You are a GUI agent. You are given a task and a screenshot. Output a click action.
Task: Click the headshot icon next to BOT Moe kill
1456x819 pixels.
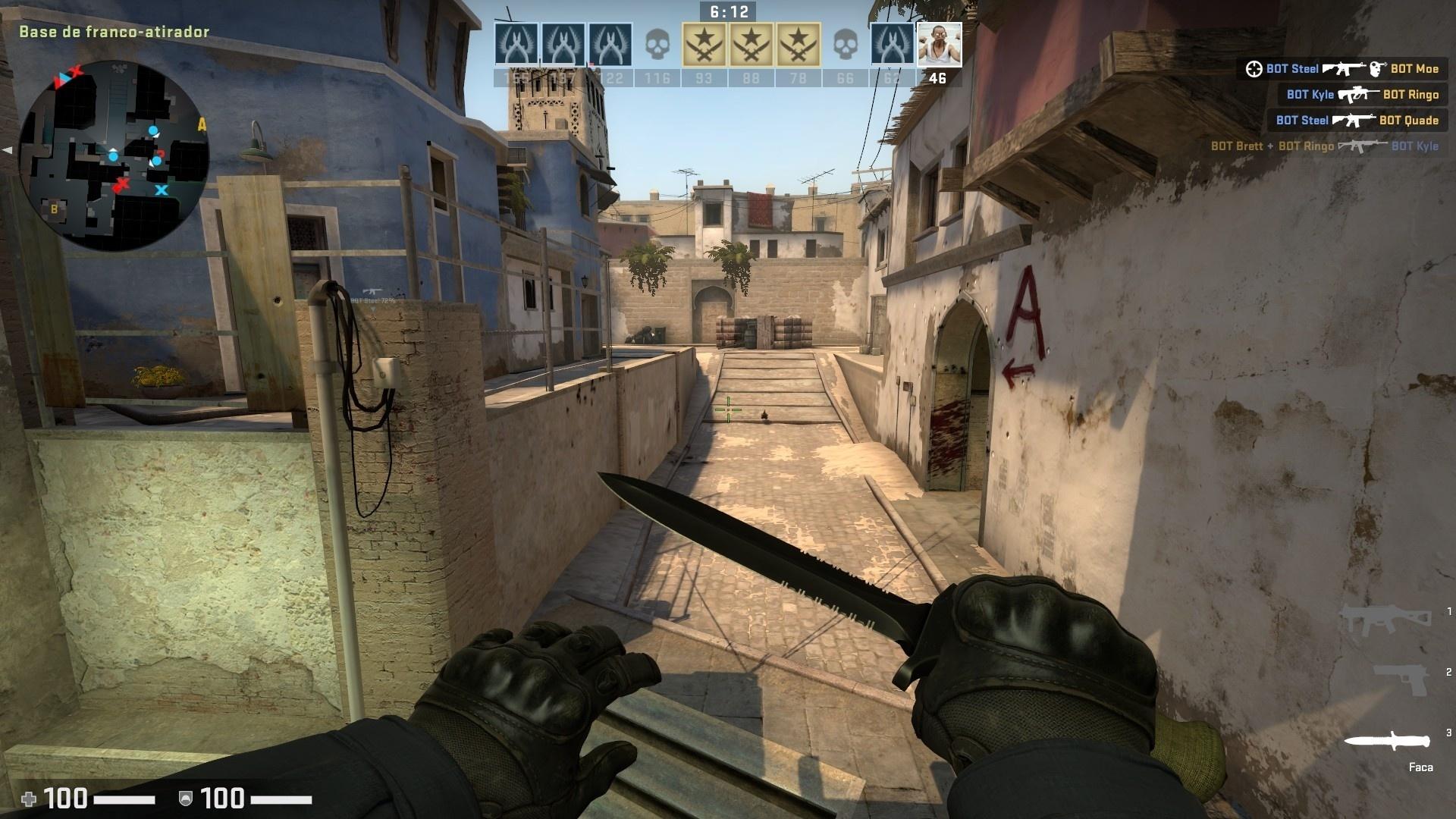click(x=1376, y=69)
